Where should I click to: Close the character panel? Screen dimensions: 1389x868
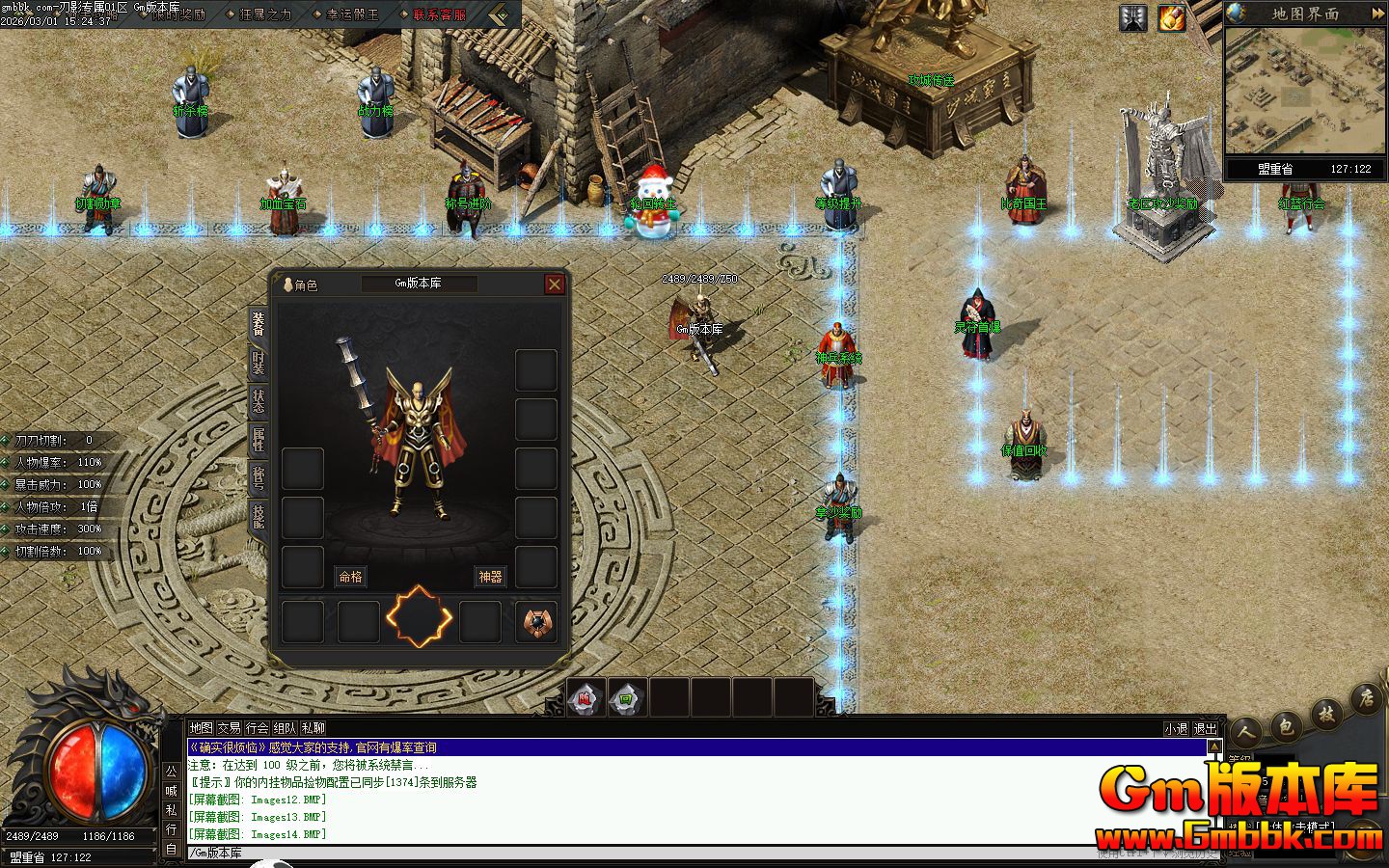tap(554, 284)
